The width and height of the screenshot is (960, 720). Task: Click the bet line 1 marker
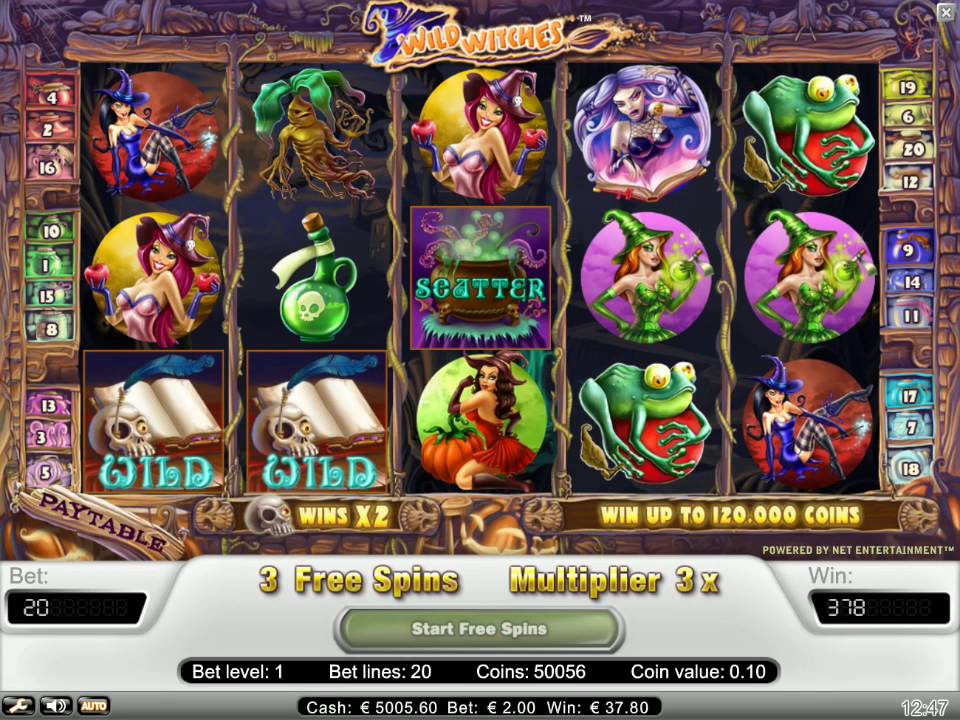[x=49, y=266]
